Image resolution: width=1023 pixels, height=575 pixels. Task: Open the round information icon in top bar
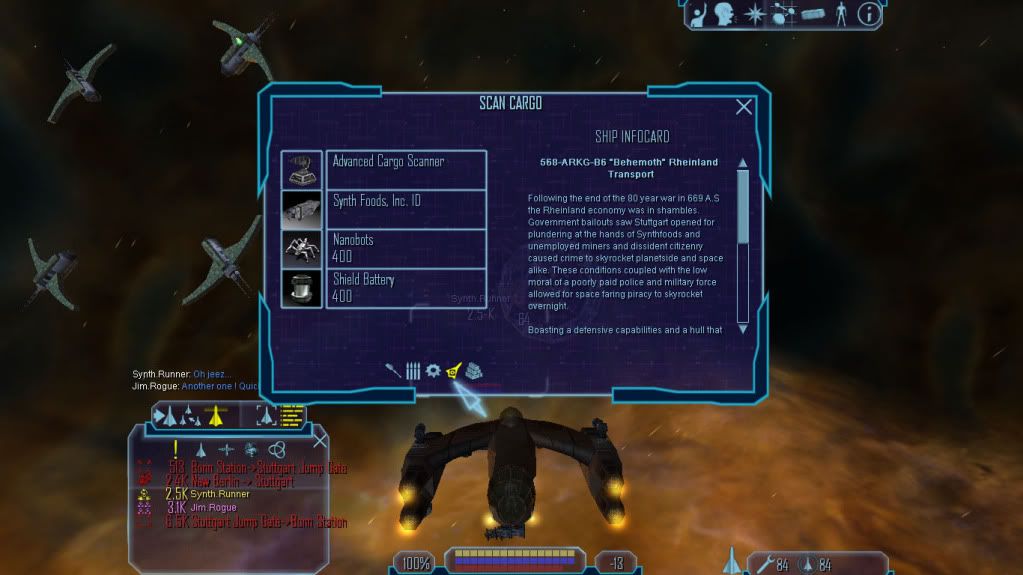pyautogui.click(x=869, y=14)
